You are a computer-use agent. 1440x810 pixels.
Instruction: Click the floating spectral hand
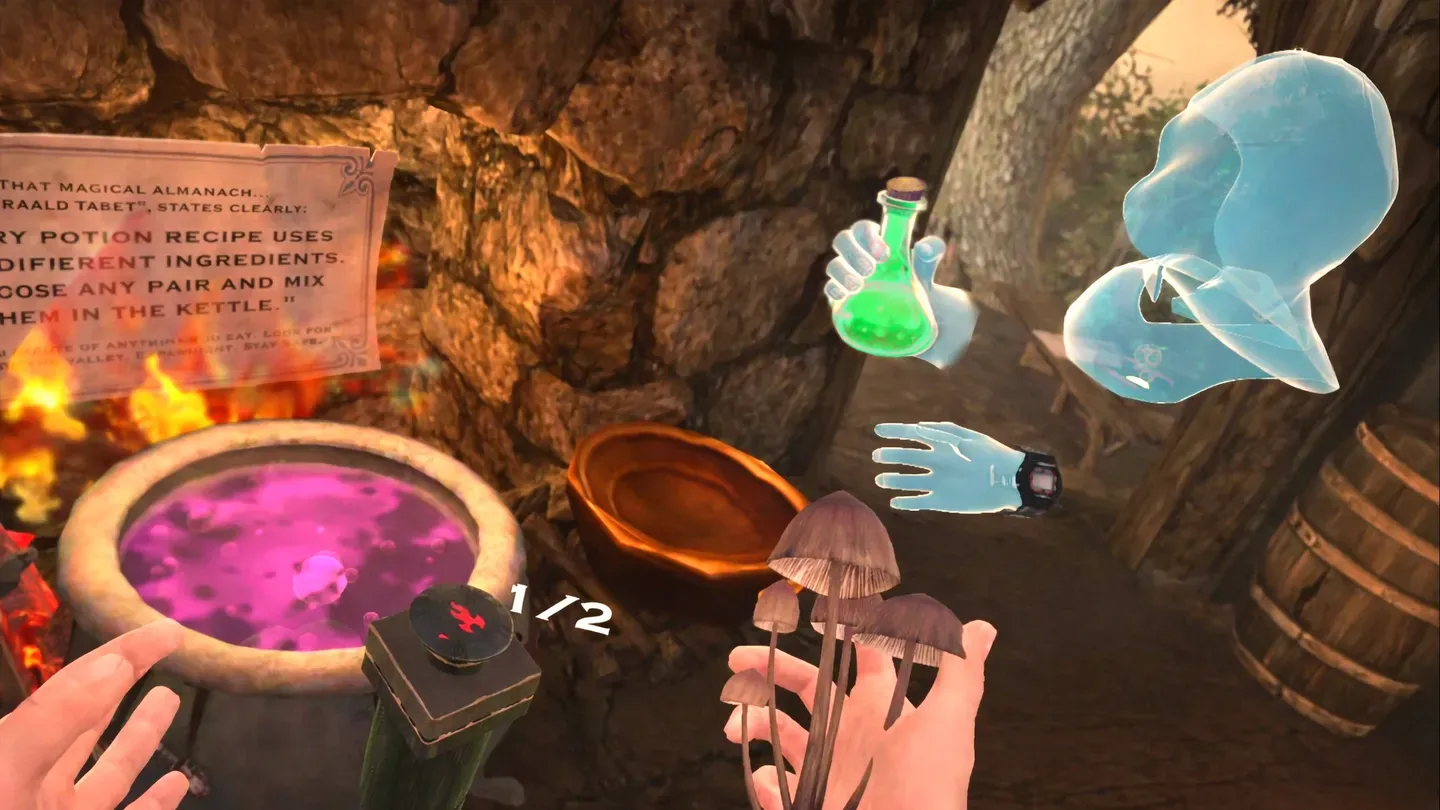click(x=940, y=470)
